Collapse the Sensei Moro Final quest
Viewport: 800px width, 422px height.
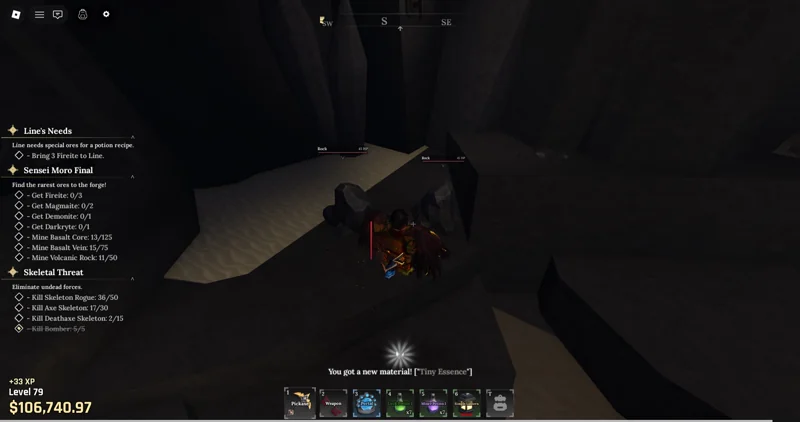tap(133, 176)
